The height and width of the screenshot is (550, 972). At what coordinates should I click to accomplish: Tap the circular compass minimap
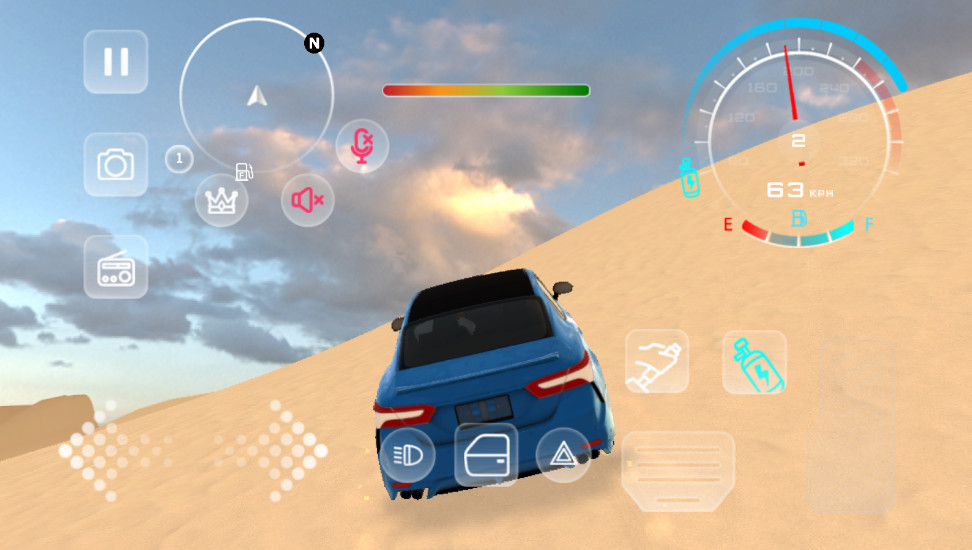(256, 96)
